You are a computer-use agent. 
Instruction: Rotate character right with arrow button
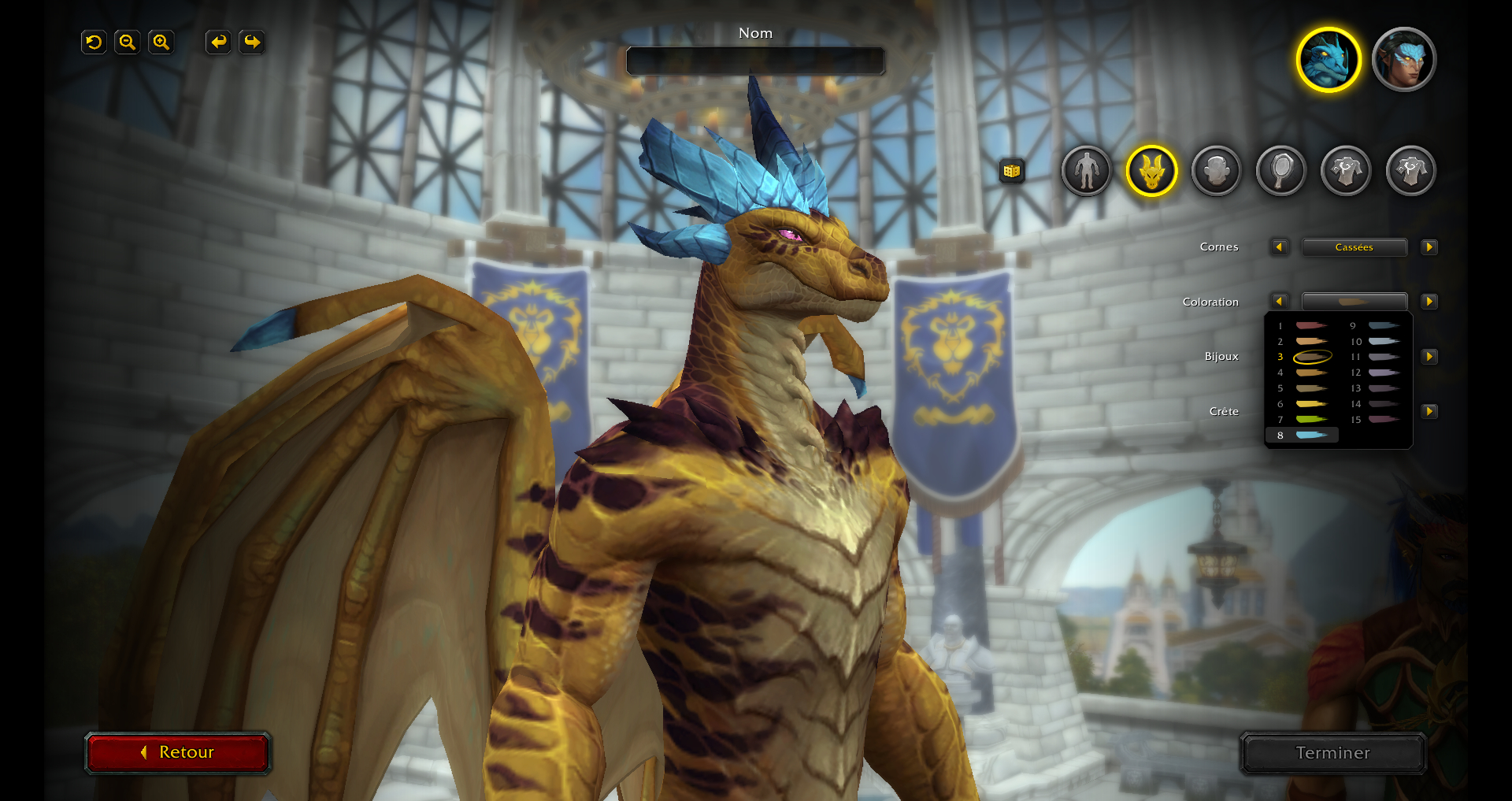pos(252,42)
